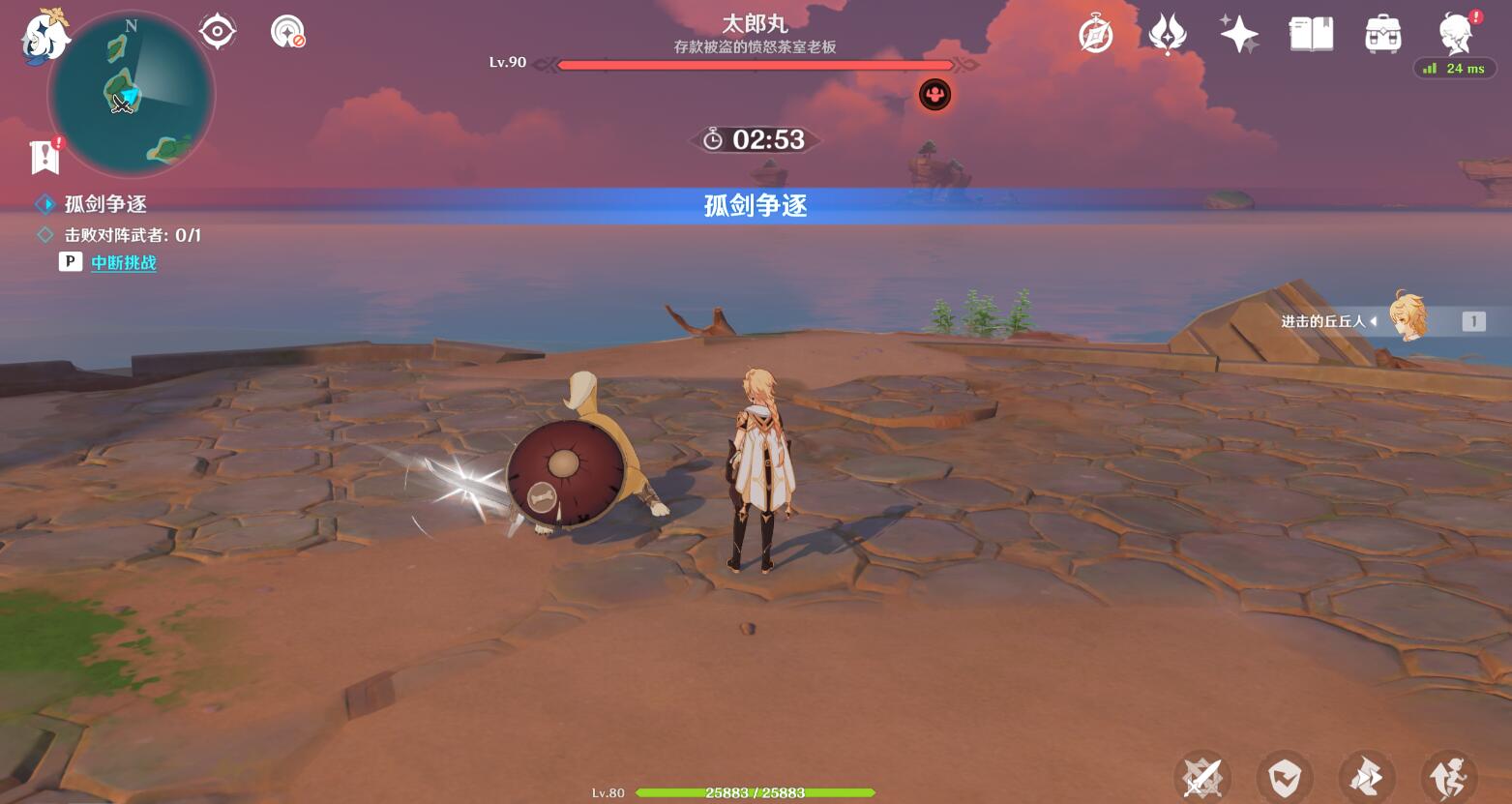Open the map via the circular minimap
1512x804 pixels.
132,95
